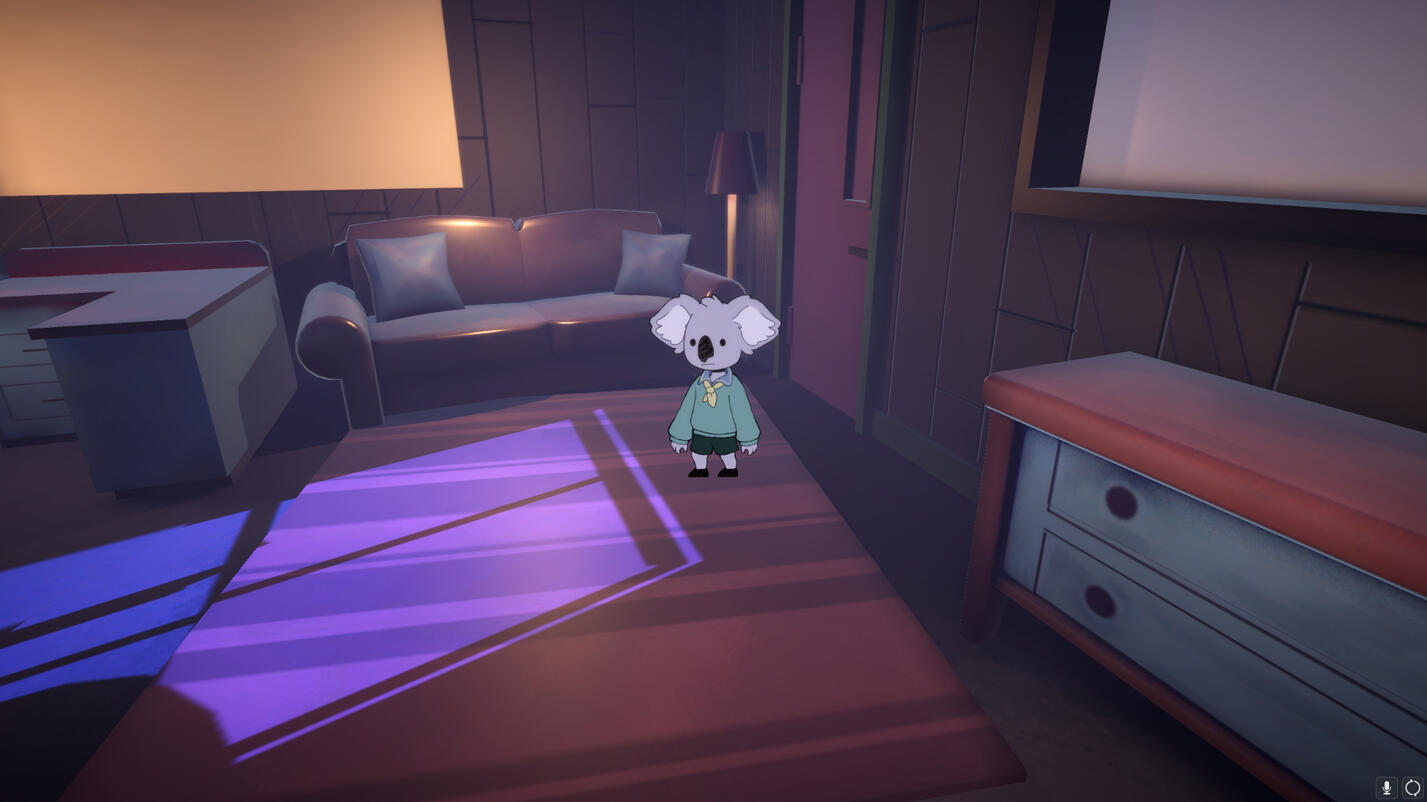Toggle the microphone icon button
Image resolution: width=1427 pixels, height=802 pixels.
coord(1386,787)
